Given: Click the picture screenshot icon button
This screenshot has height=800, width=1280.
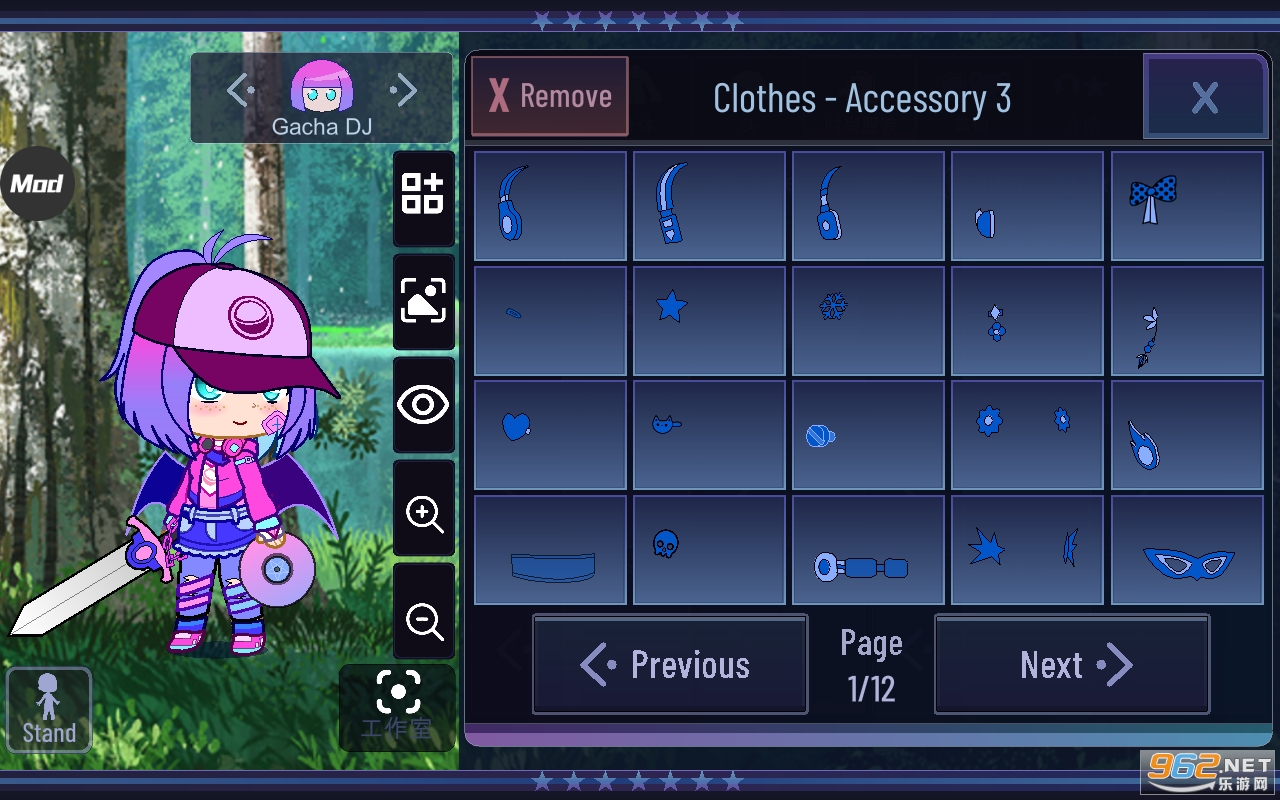Looking at the screenshot, I should (x=424, y=300).
